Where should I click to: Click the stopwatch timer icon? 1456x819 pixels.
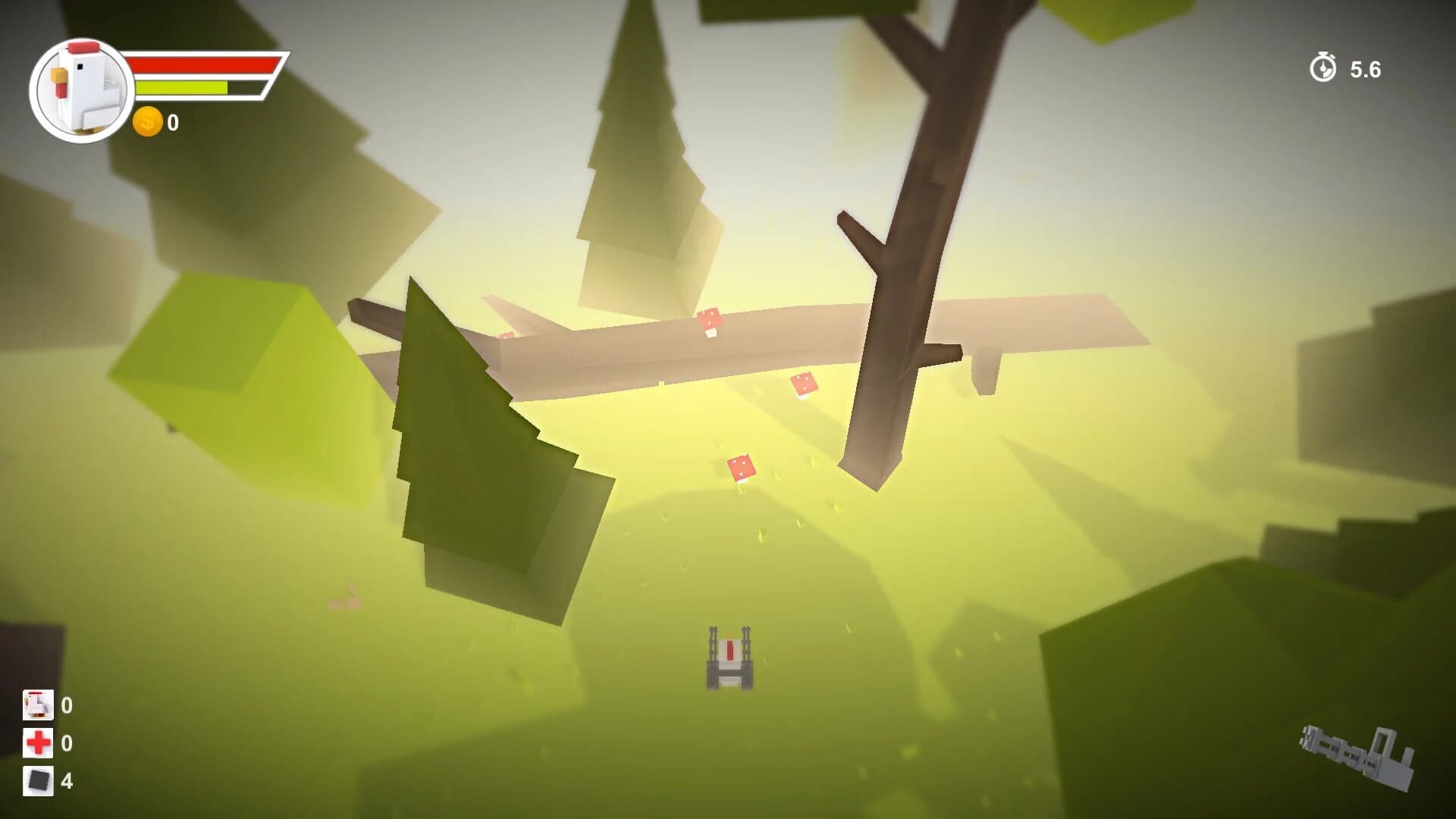click(1323, 68)
